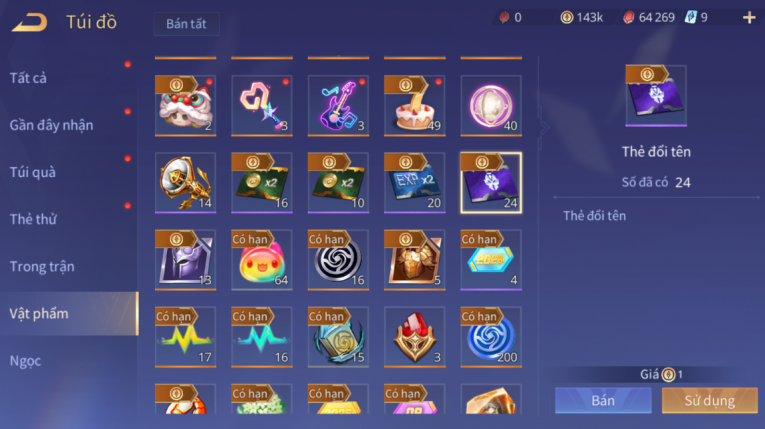Switch to Trong trận tab
The width and height of the screenshot is (765, 429).
pos(42,267)
